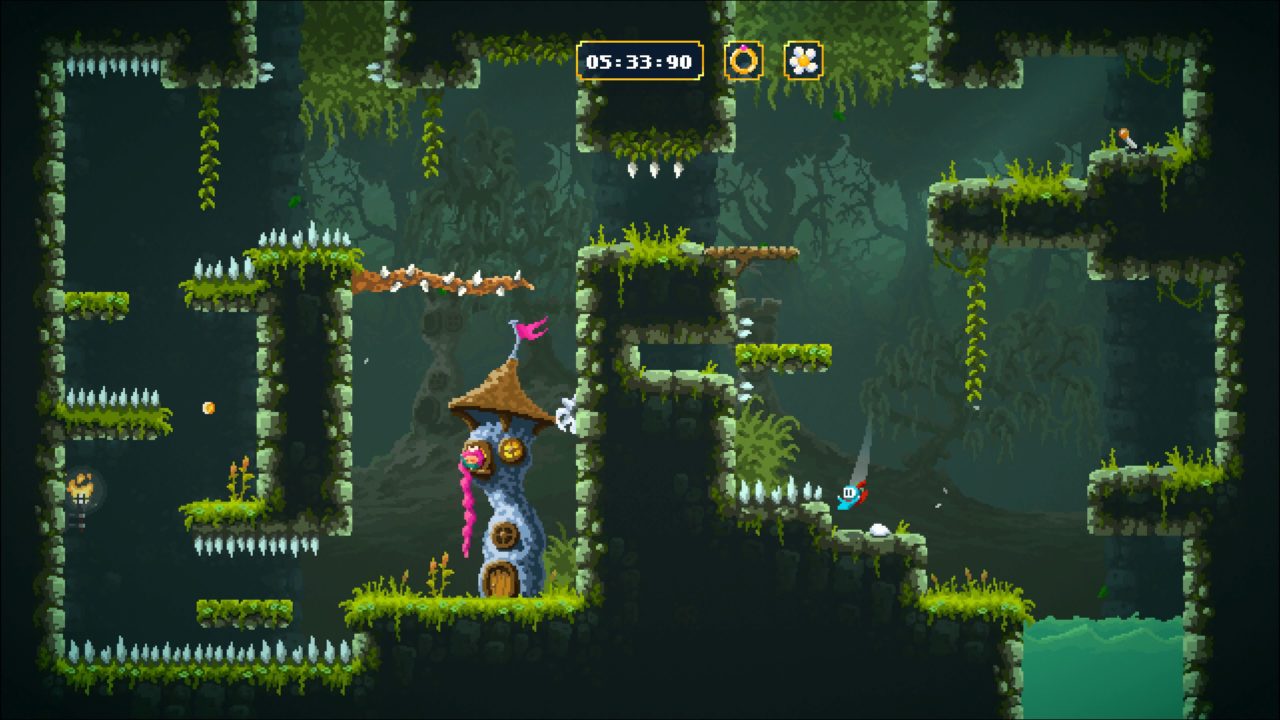Select the white daisy flower icon

coord(803,61)
